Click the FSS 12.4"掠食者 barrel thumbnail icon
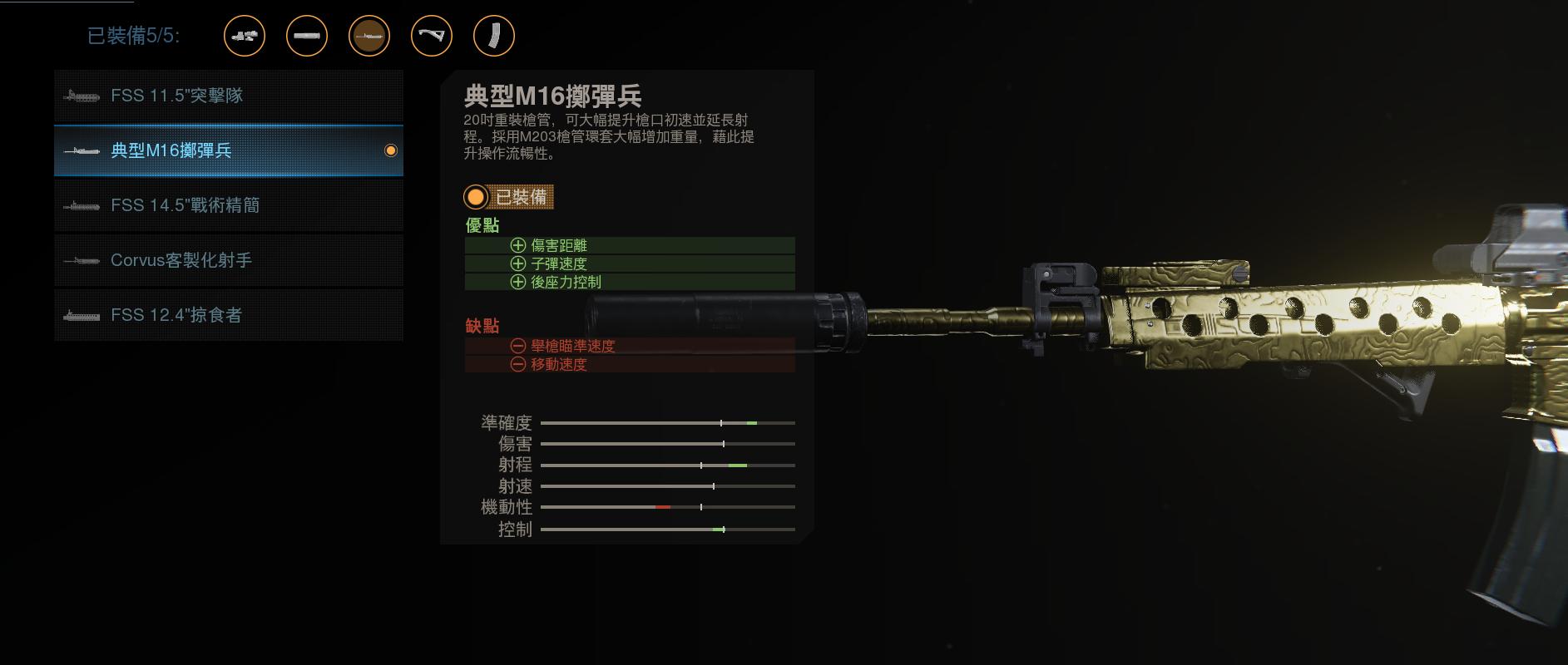The image size is (1568, 665). [x=80, y=315]
